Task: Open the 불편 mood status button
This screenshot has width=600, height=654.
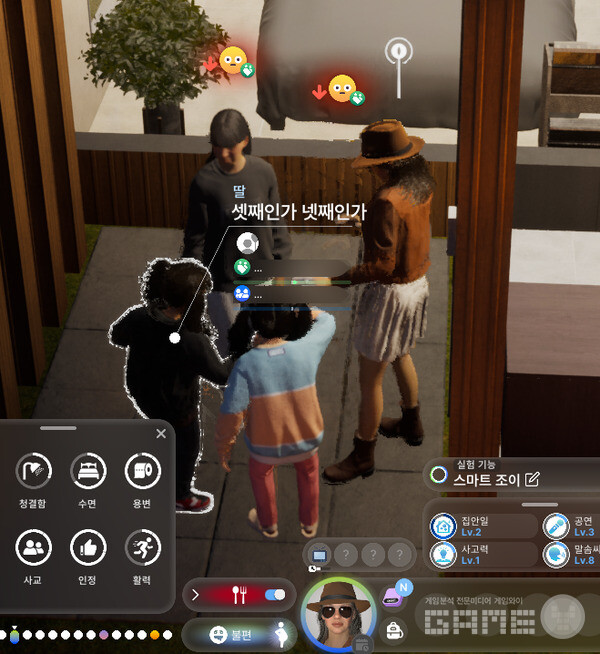Action: pyautogui.click(x=229, y=634)
